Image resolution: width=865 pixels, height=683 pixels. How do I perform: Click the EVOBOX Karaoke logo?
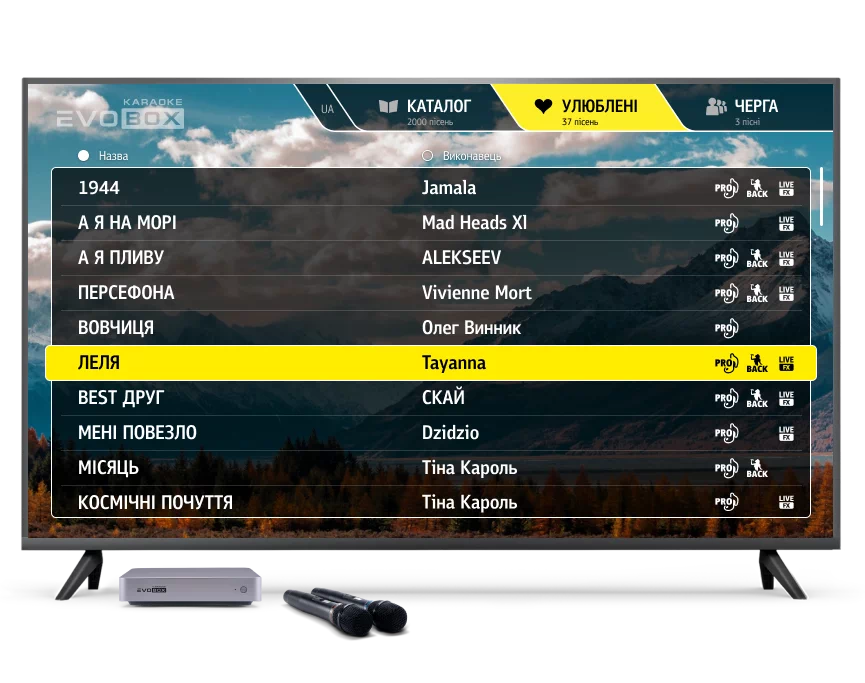point(121,115)
